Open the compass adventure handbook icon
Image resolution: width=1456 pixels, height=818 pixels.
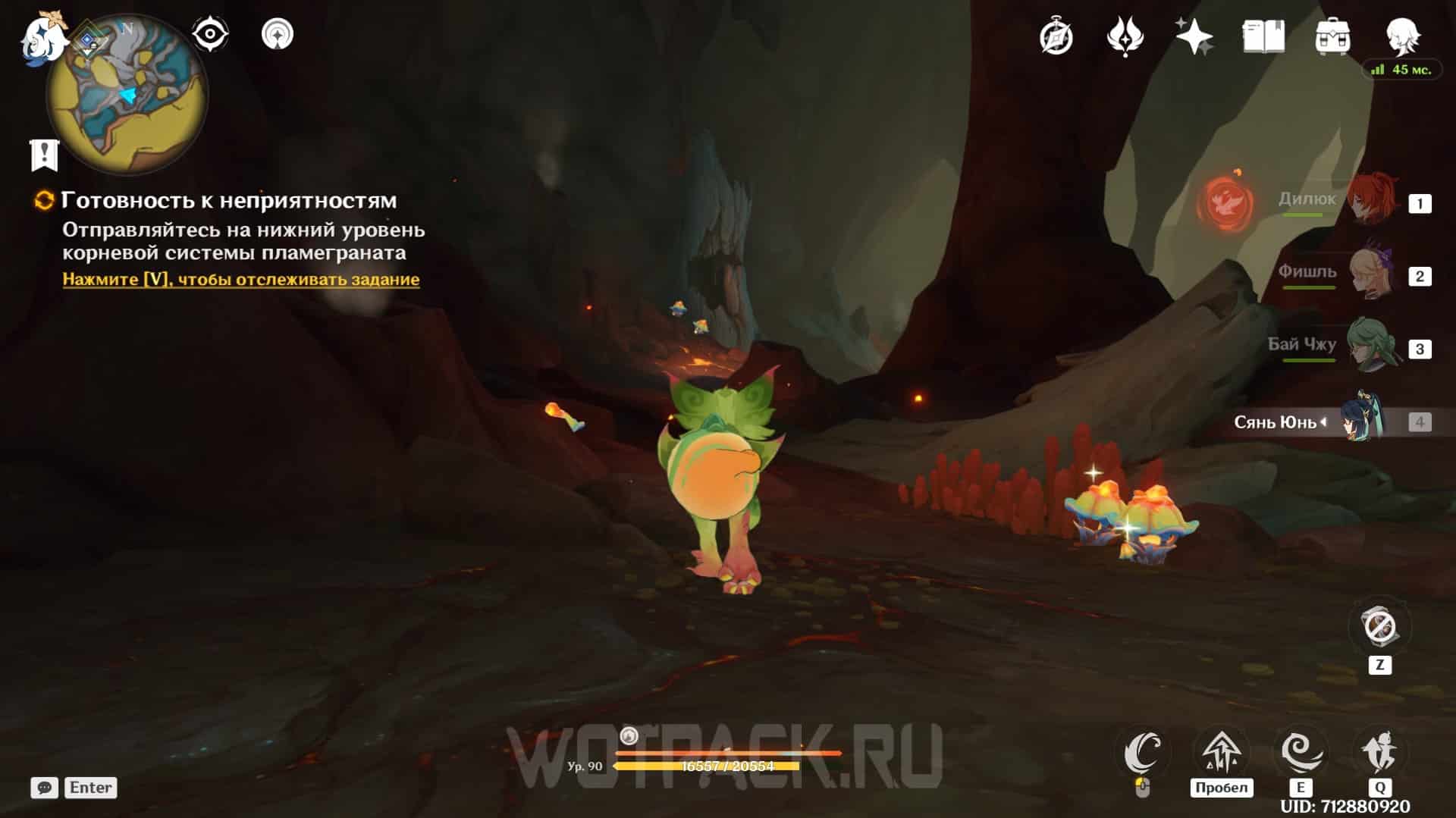[1056, 36]
